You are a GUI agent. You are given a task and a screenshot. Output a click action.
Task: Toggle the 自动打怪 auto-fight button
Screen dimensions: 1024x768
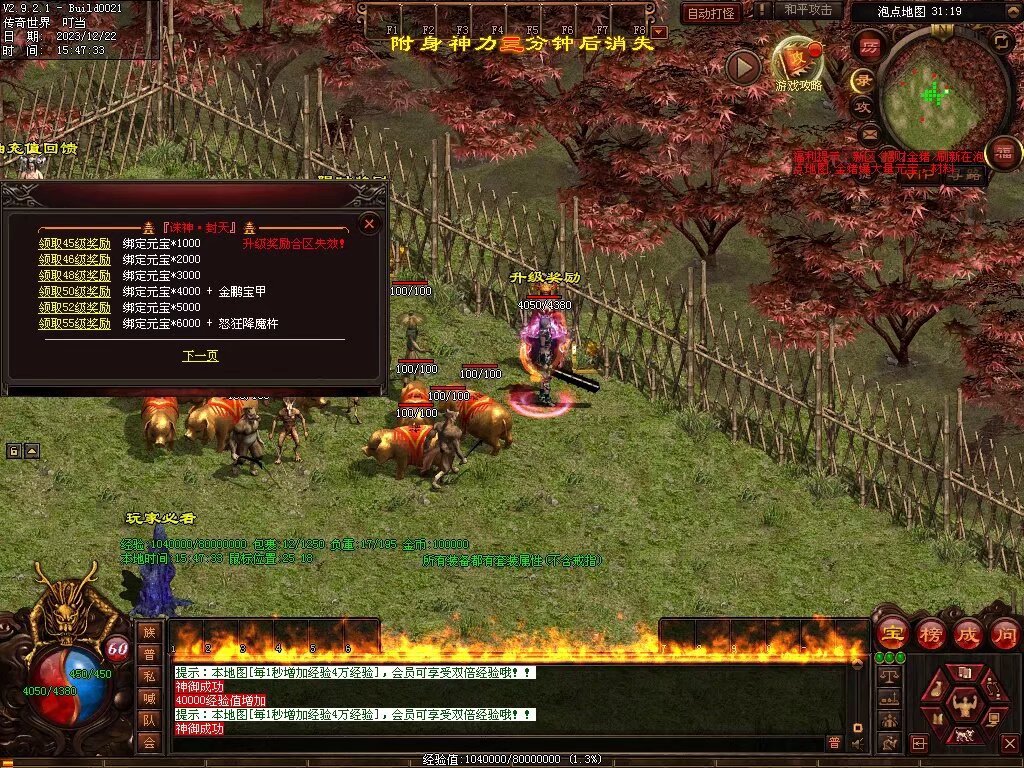pos(711,13)
